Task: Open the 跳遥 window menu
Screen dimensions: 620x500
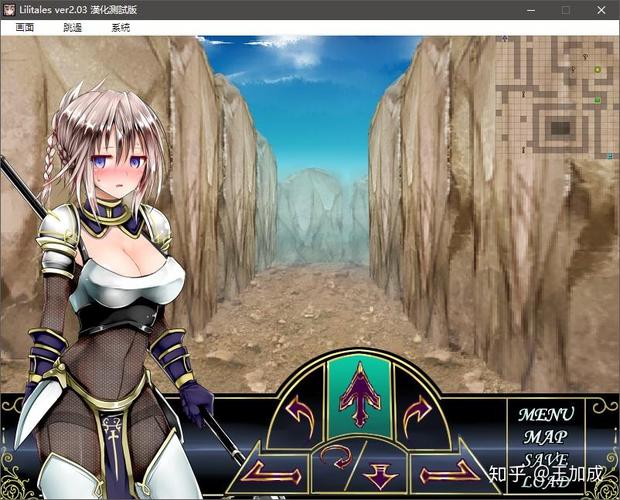Action: click(72, 28)
